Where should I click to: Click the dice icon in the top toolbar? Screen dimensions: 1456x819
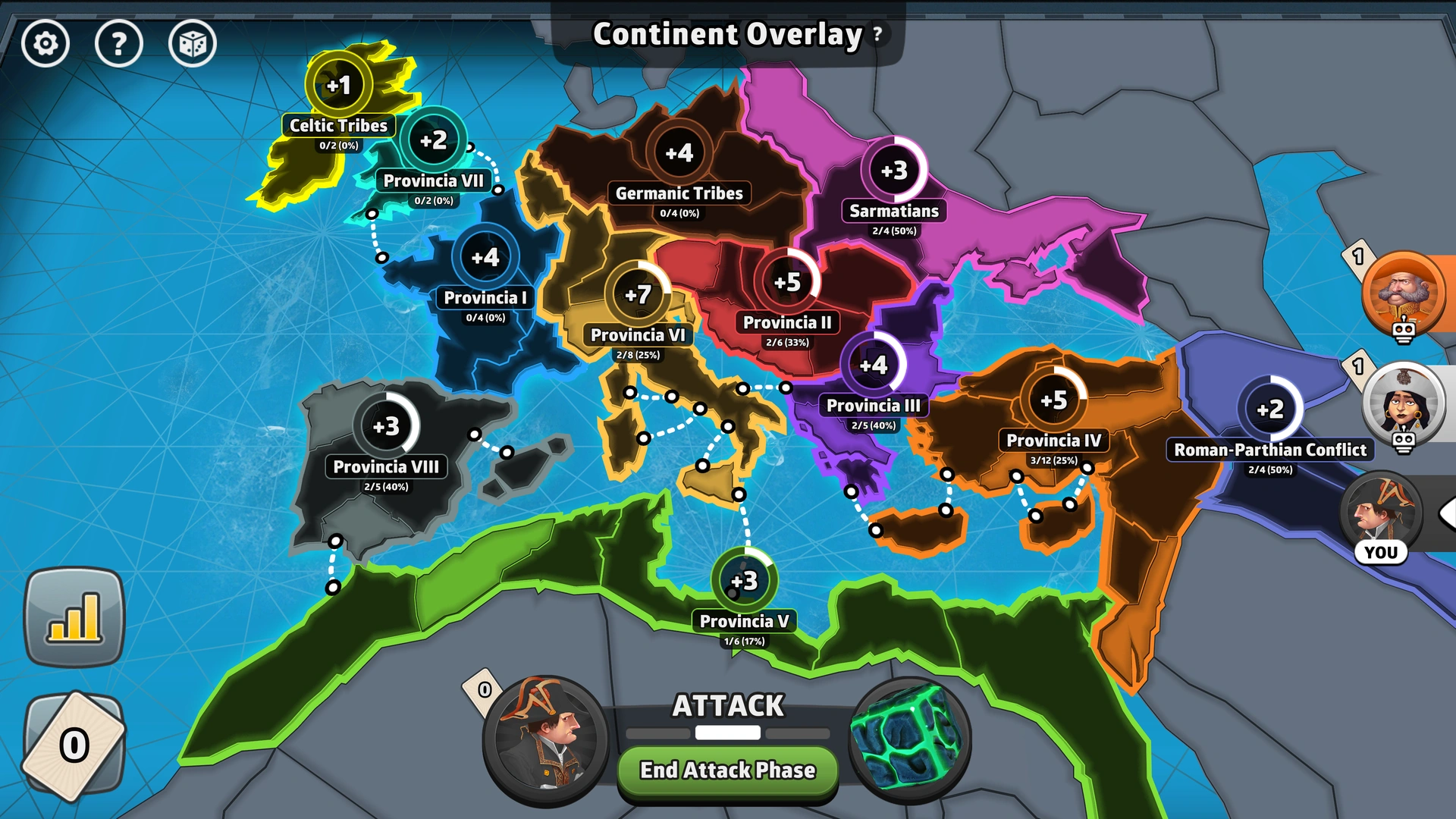click(x=192, y=43)
